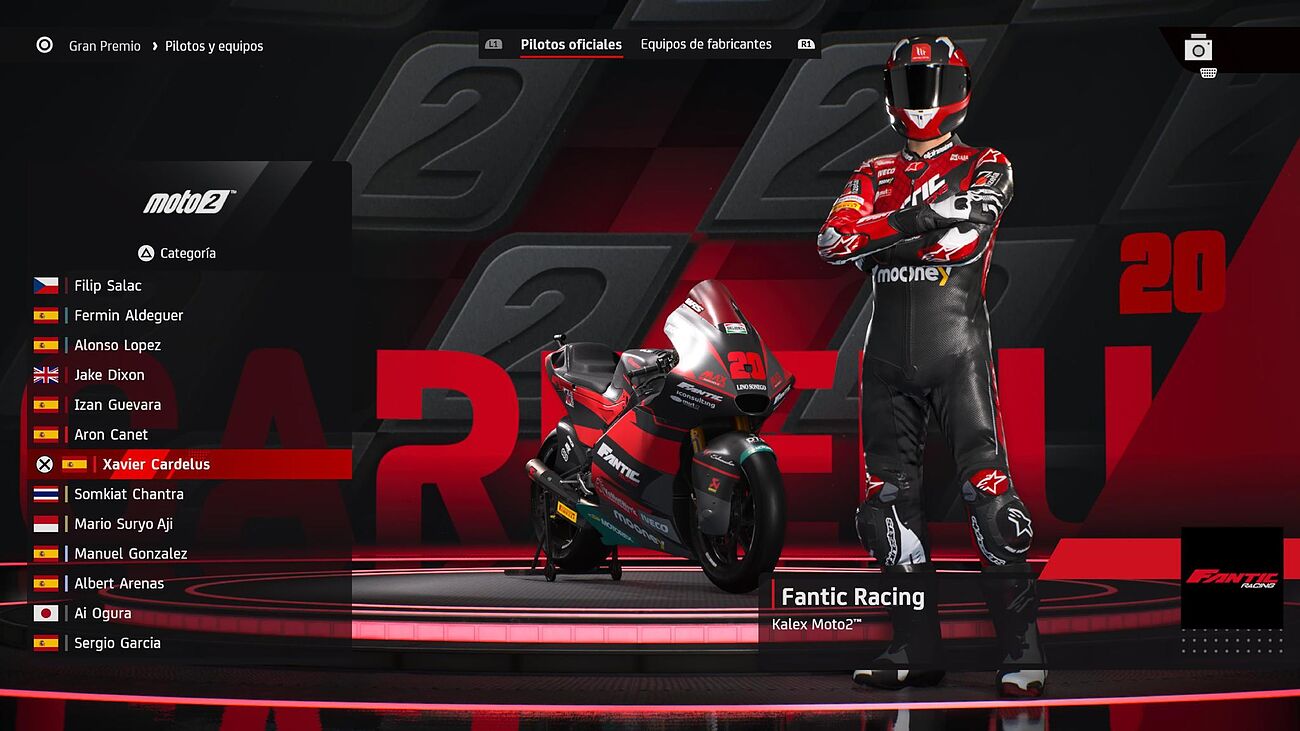Image resolution: width=1300 pixels, height=731 pixels.
Task: Switch to the Pilotos oficiales tab
Action: click(571, 45)
